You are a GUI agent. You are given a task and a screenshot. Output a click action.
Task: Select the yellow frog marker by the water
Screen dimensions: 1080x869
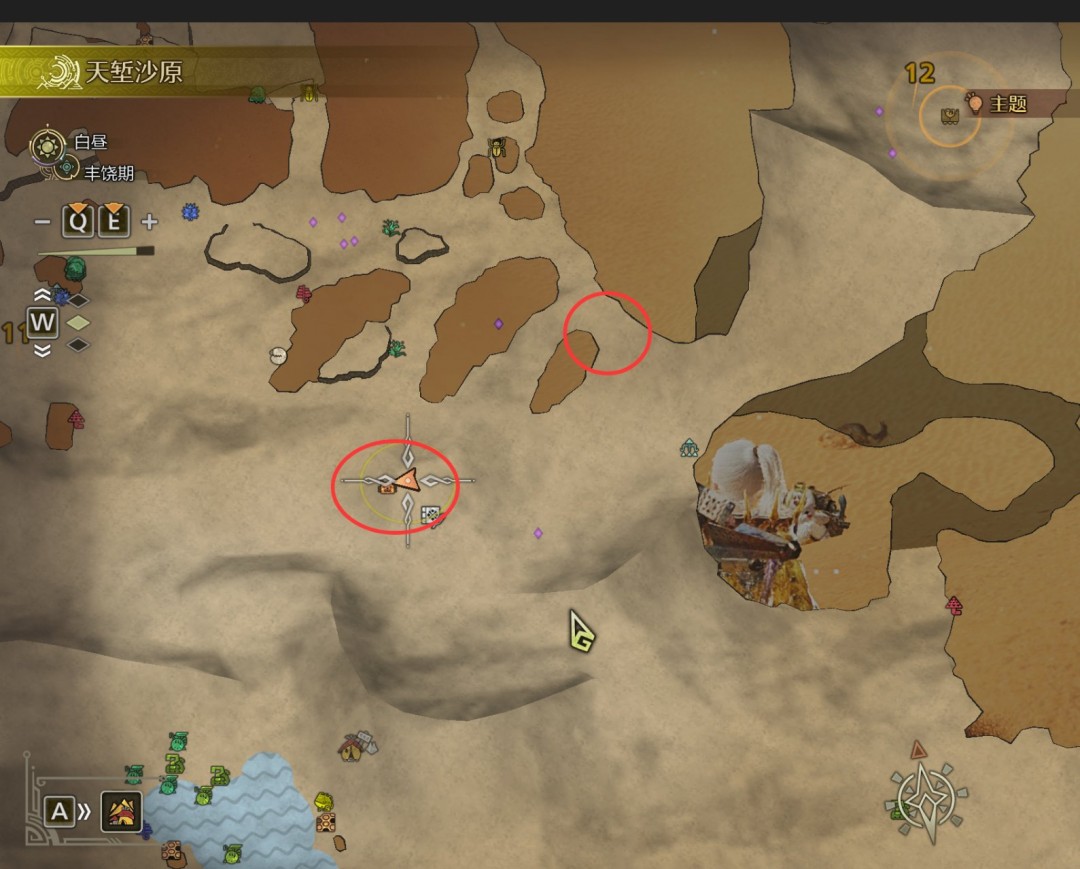pyautogui.click(x=323, y=802)
